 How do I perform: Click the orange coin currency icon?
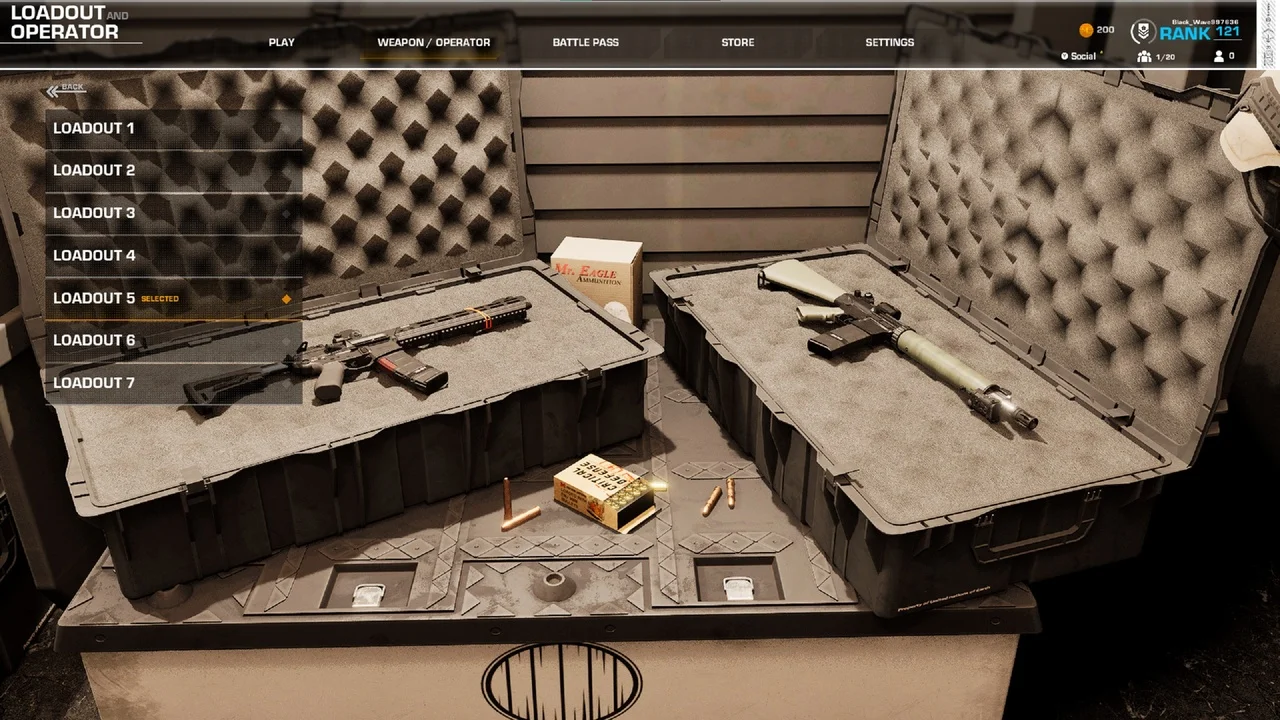pos(1086,30)
